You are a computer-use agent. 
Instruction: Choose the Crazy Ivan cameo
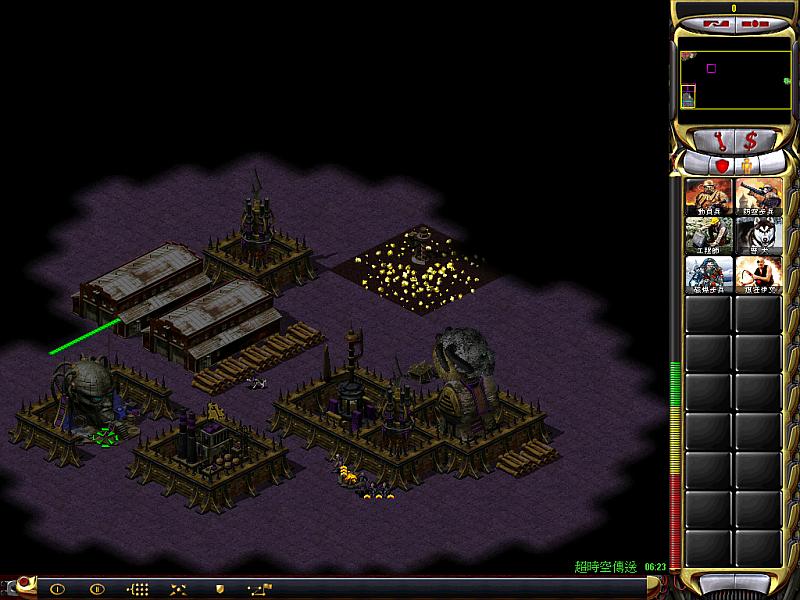pyautogui.click(x=758, y=275)
